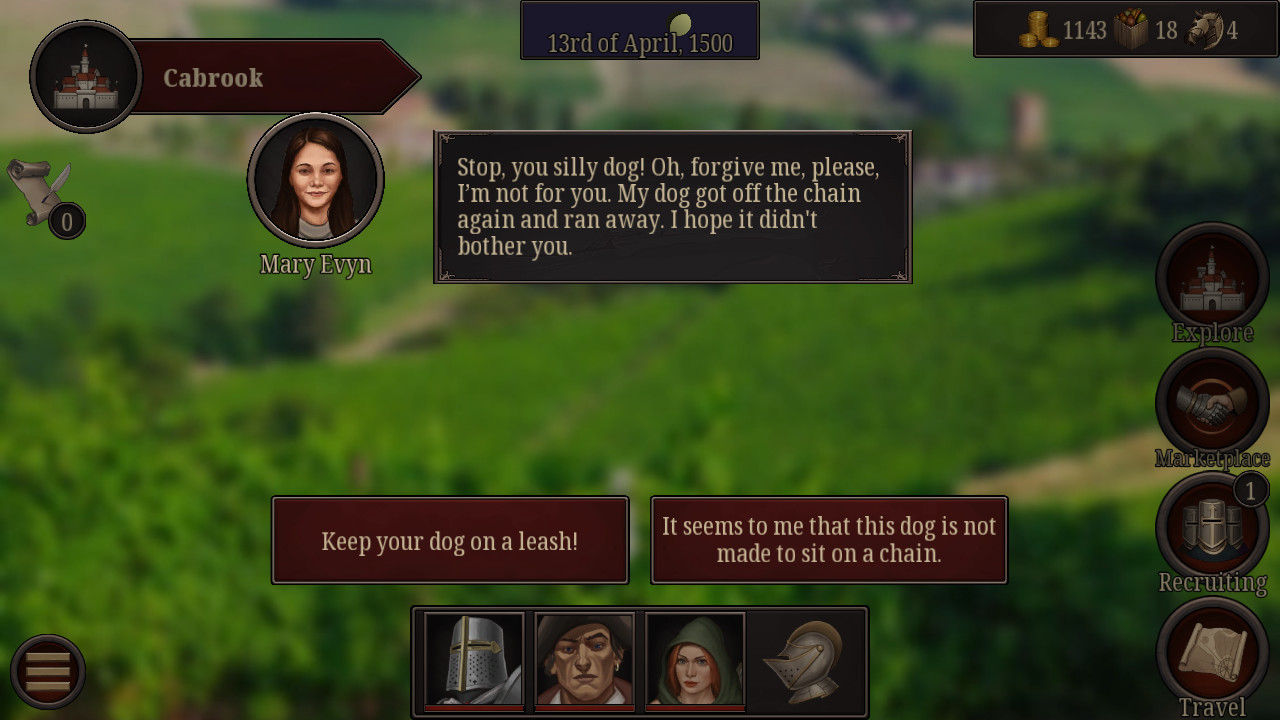The image size is (1280, 720).
Task: Click the empty helmet party slot
Action: (x=805, y=660)
